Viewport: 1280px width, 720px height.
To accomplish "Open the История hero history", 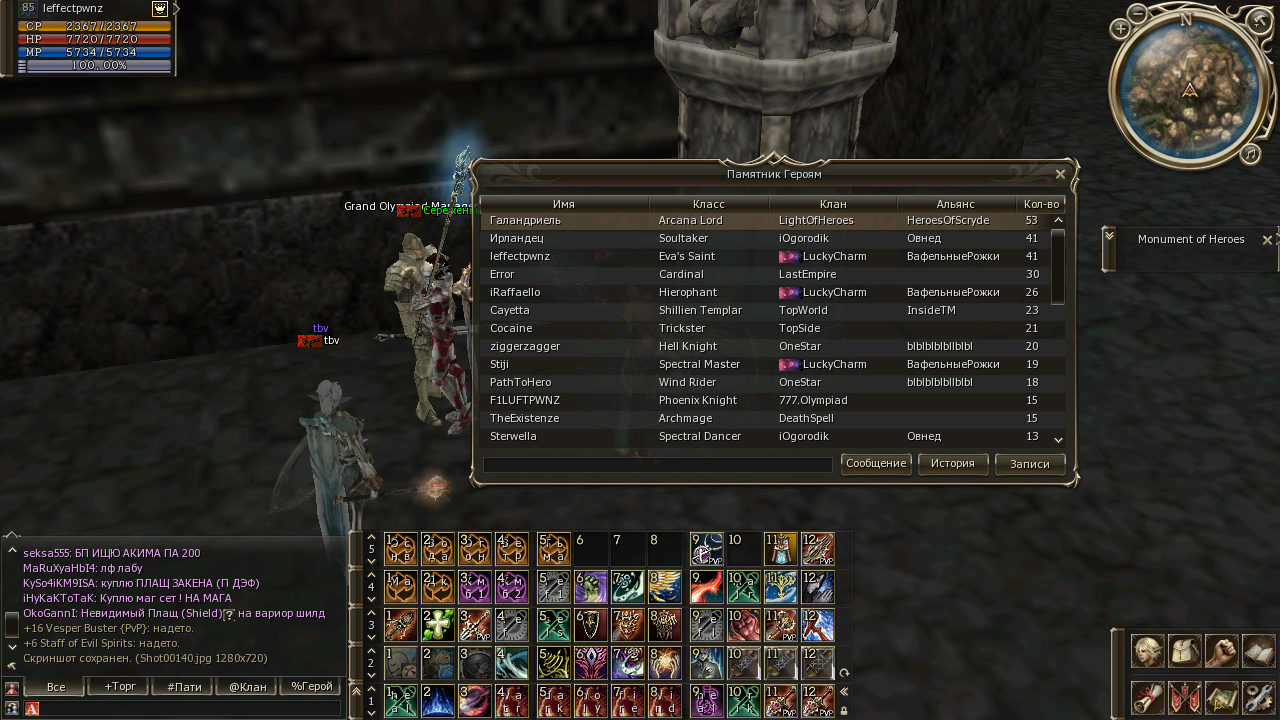I will click(953, 464).
